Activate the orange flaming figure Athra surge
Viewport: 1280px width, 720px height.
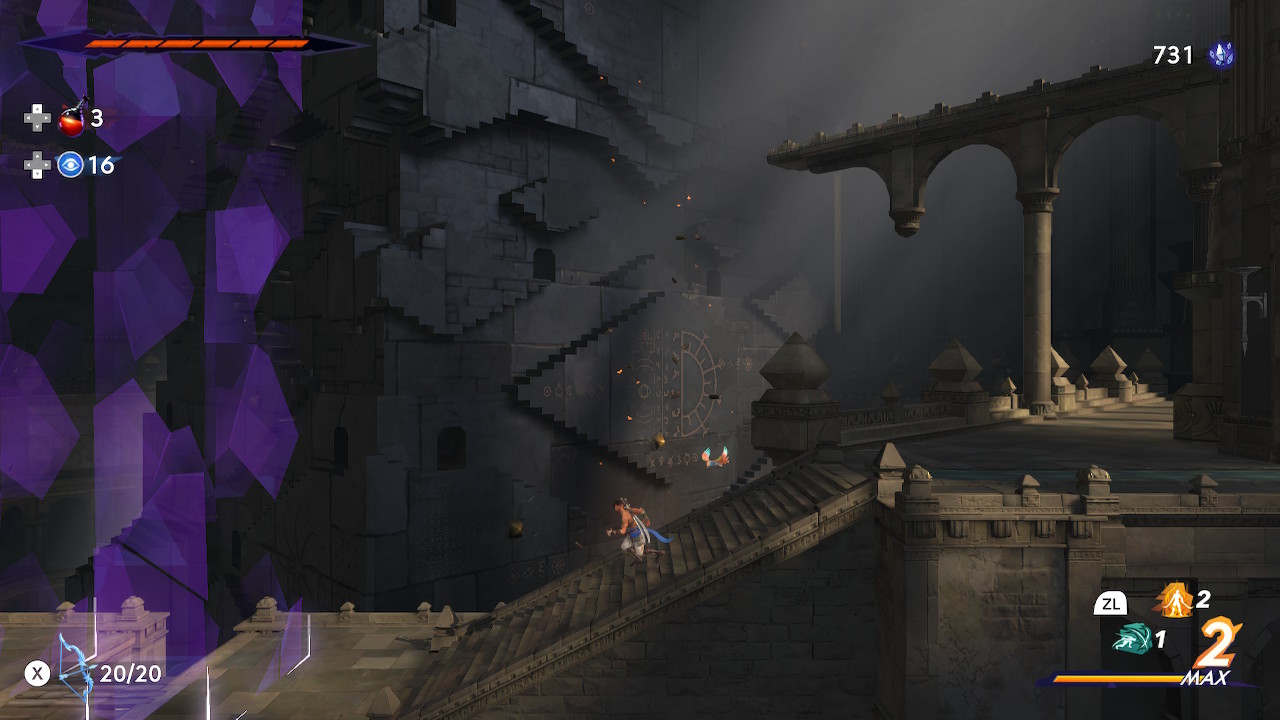pyautogui.click(x=1174, y=600)
